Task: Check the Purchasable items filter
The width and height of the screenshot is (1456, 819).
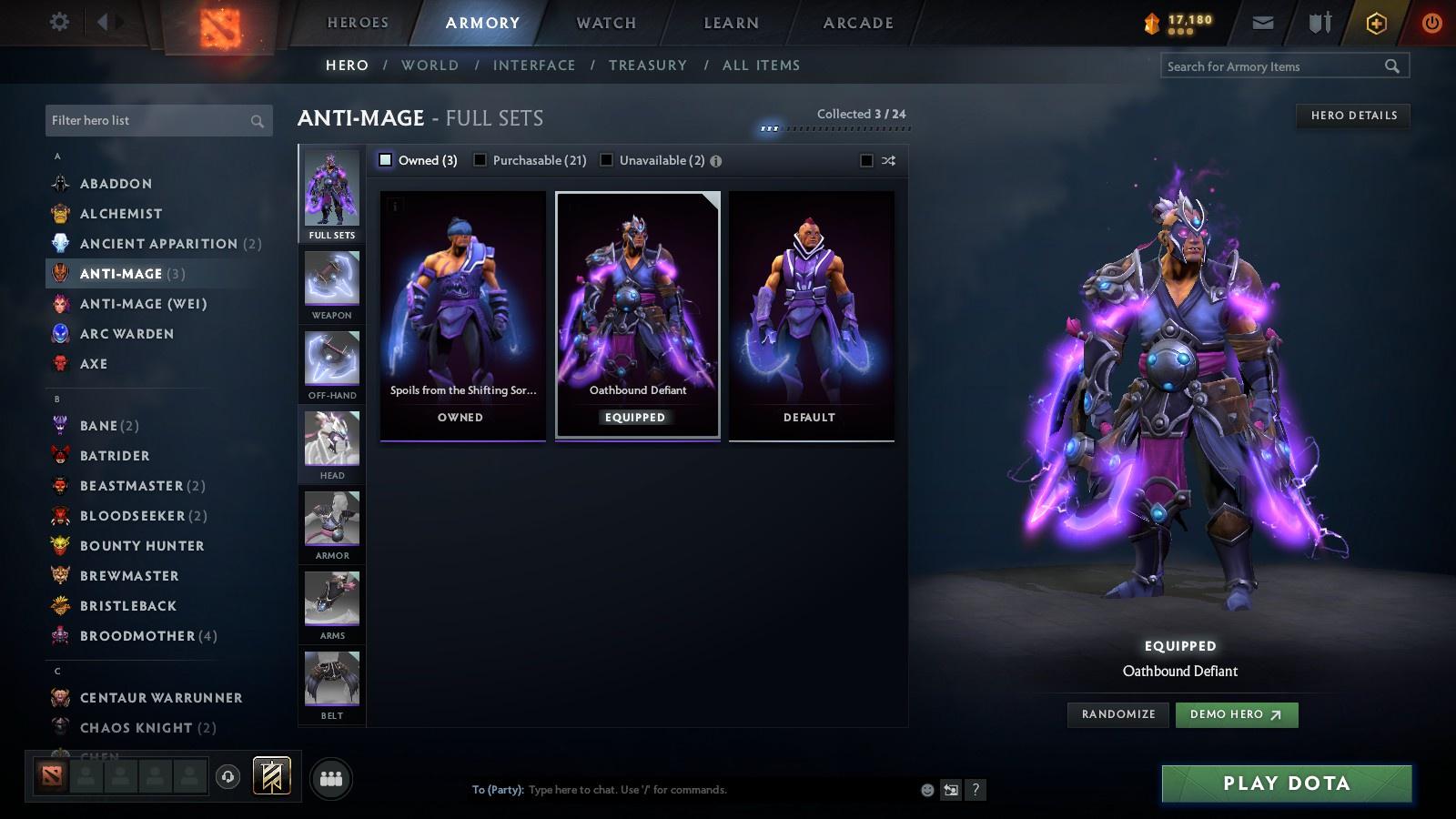Action: tap(480, 159)
